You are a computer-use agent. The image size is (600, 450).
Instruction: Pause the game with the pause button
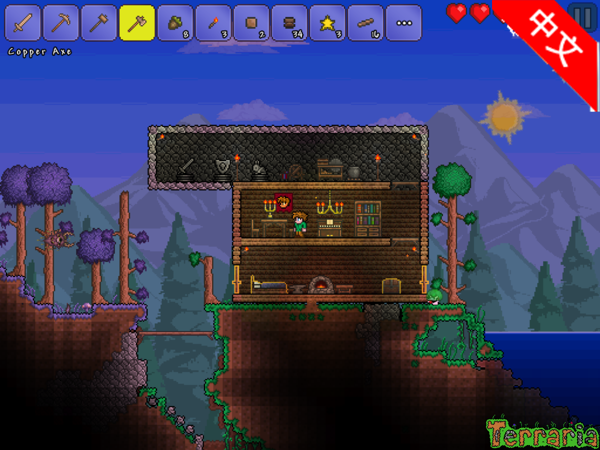click(x=581, y=17)
